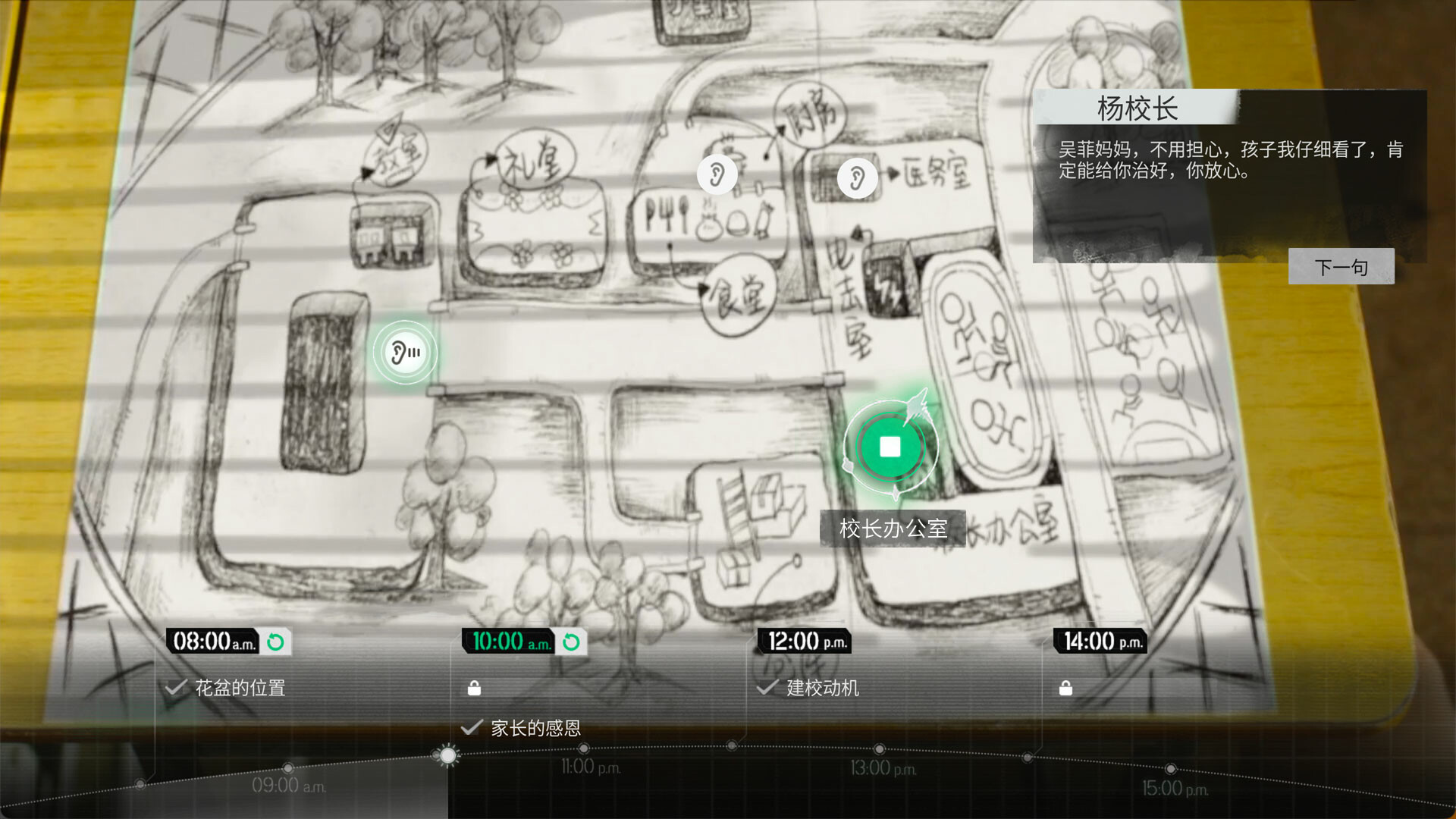Click the active glowing ear icon on the left map area
The image size is (1456, 819).
coord(405,352)
